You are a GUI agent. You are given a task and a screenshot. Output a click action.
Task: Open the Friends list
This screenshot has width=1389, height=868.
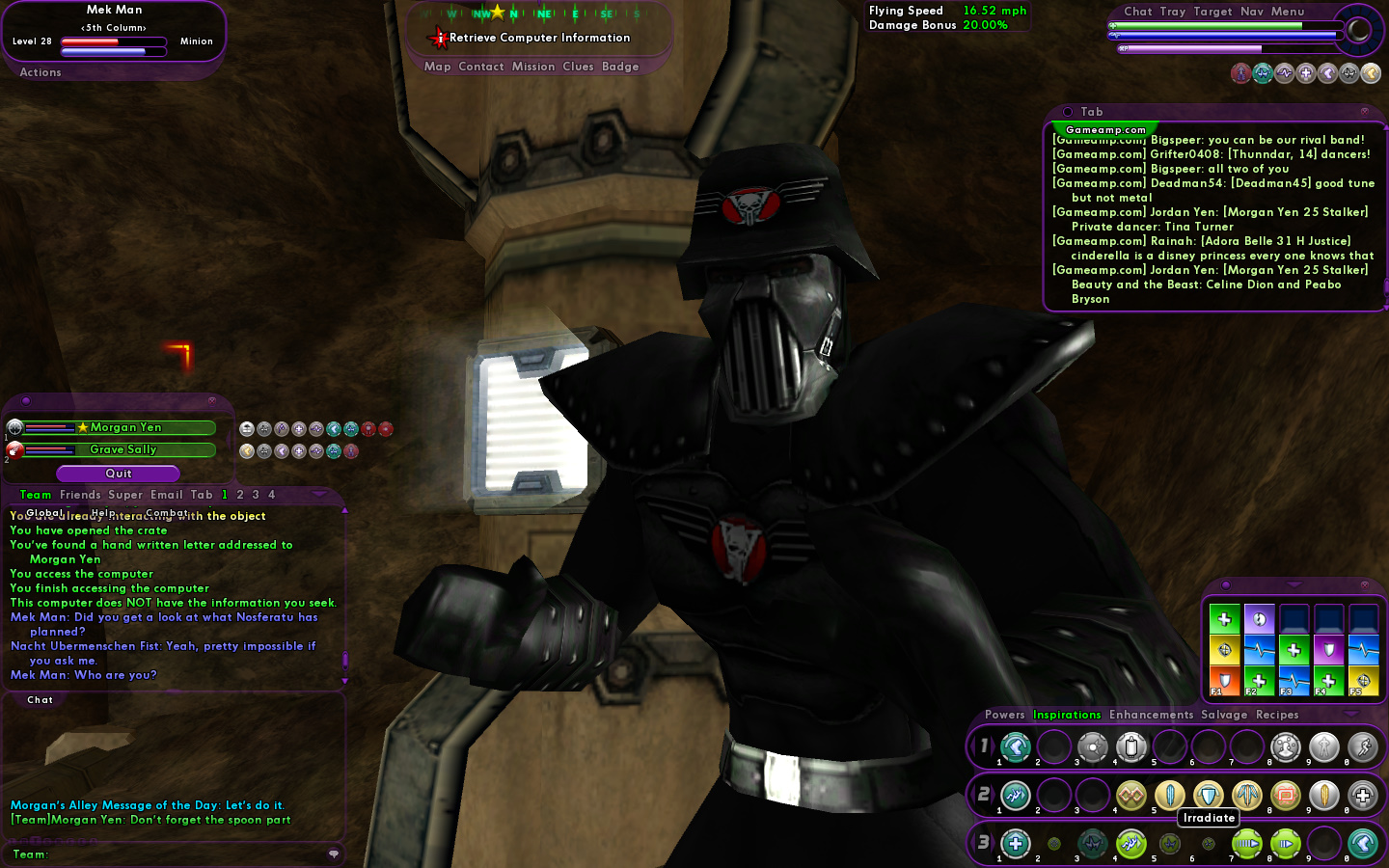[80, 495]
